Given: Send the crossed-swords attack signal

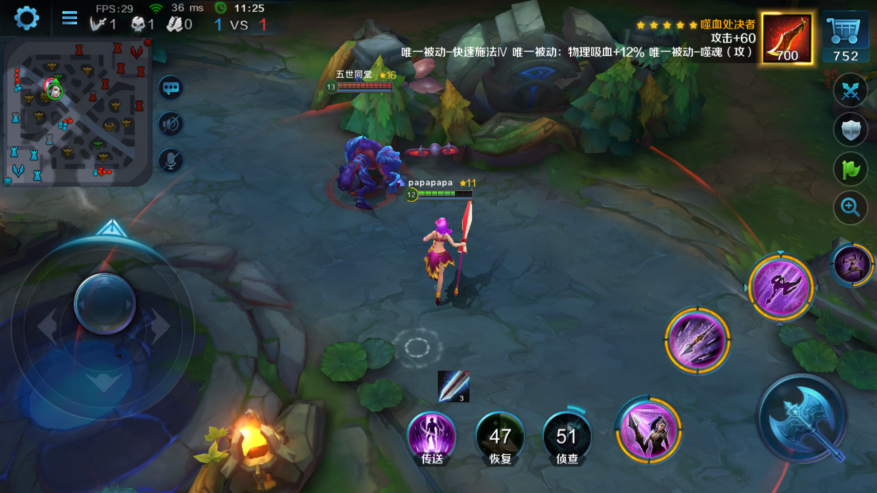Looking at the screenshot, I should [850, 90].
